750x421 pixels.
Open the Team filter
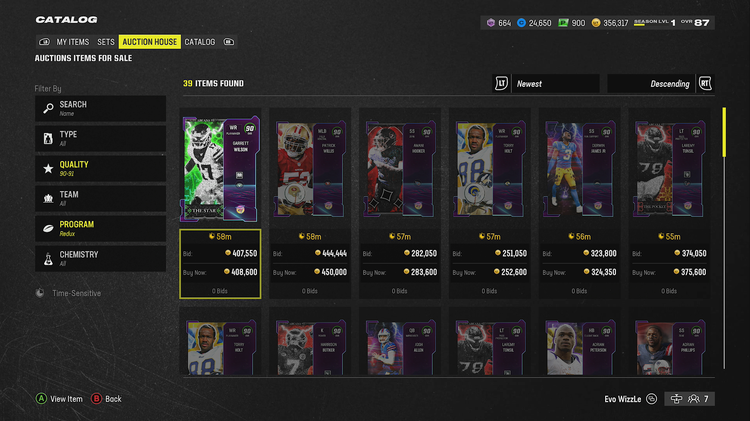pyautogui.click(x=100, y=198)
